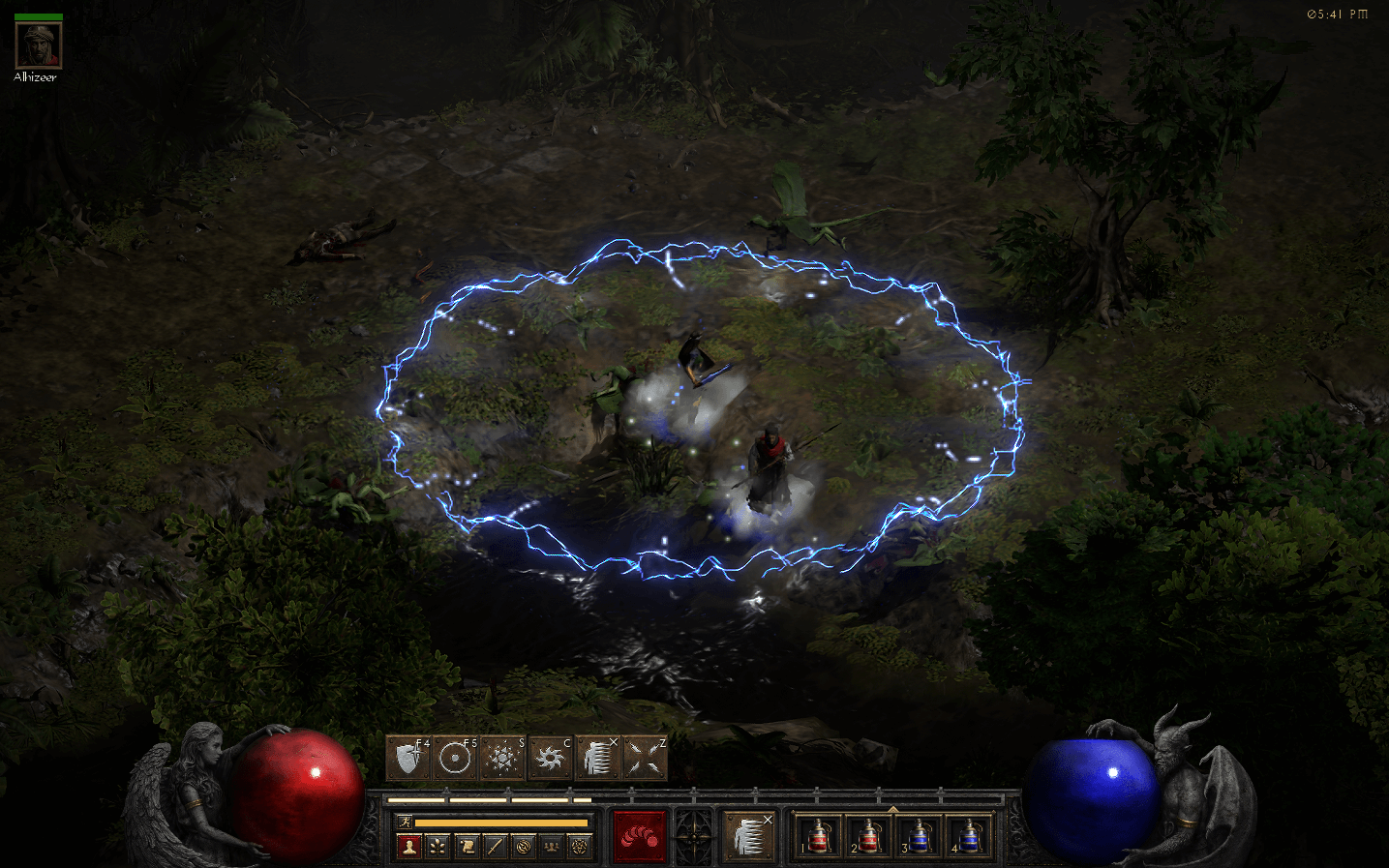This screenshot has width=1389, height=868.
Task: Toggle run/walk mode
Action: tap(407, 820)
